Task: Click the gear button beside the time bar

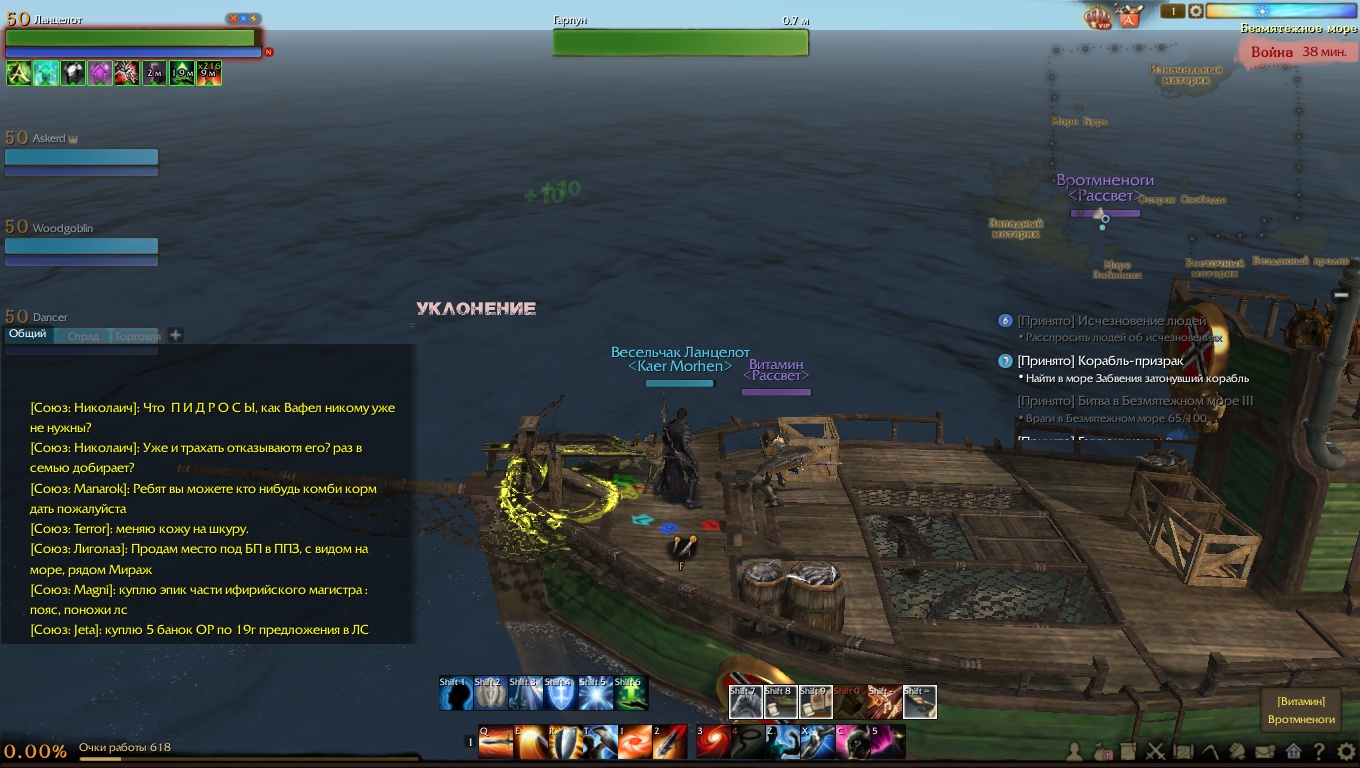Action: 1195,11
